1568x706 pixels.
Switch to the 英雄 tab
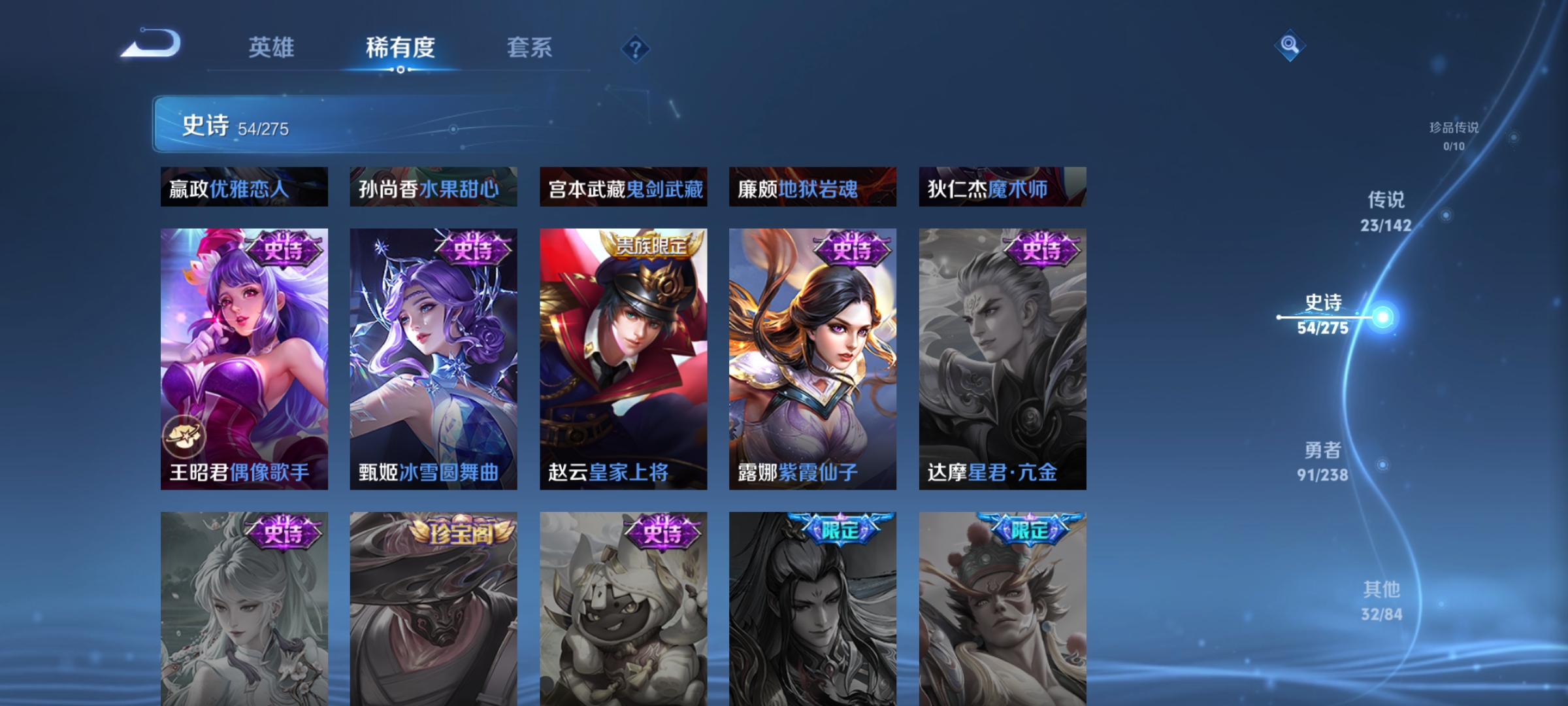[271, 47]
